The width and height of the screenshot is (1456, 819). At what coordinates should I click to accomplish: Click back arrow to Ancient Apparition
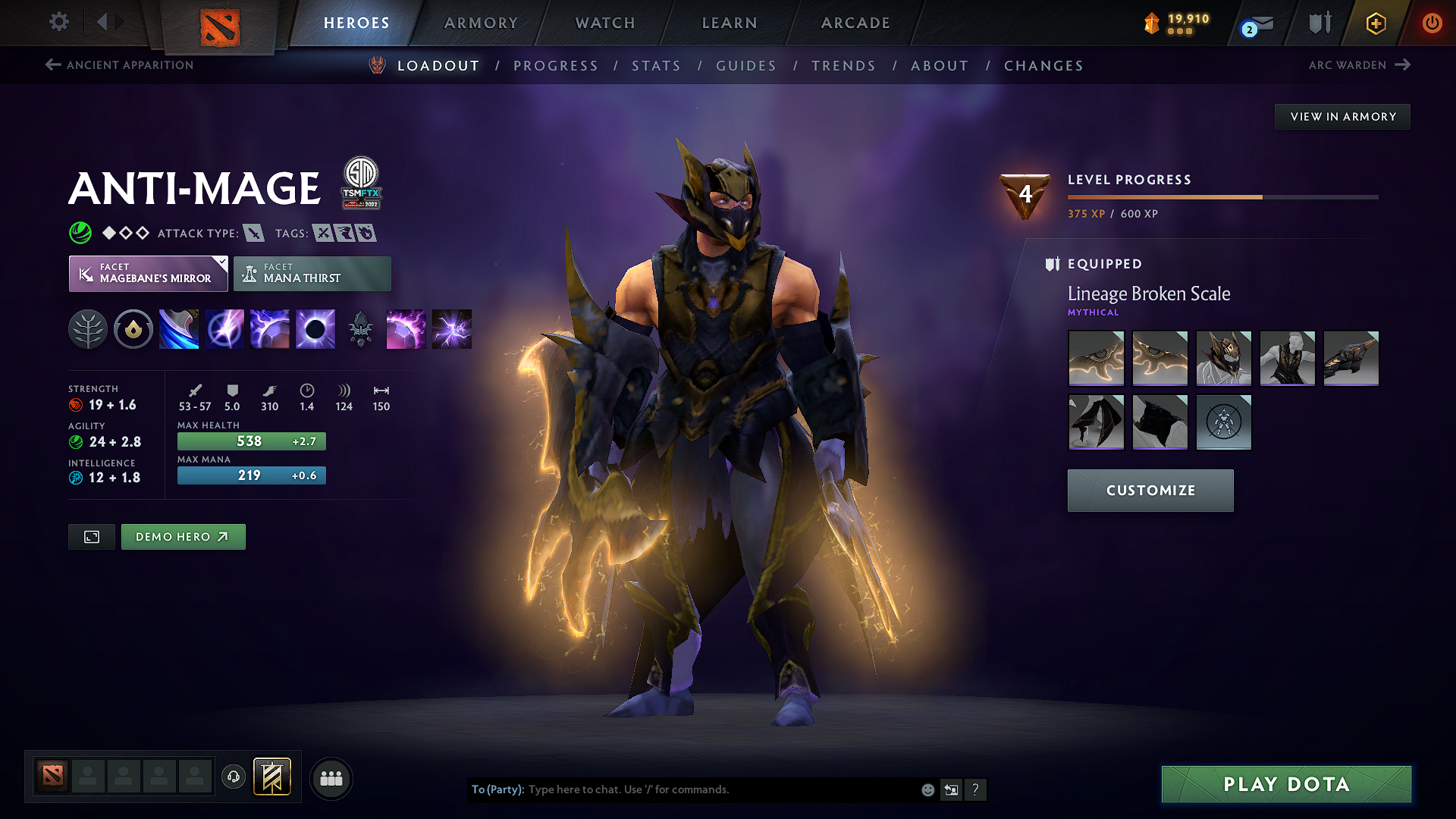click(x=52, y=65)
